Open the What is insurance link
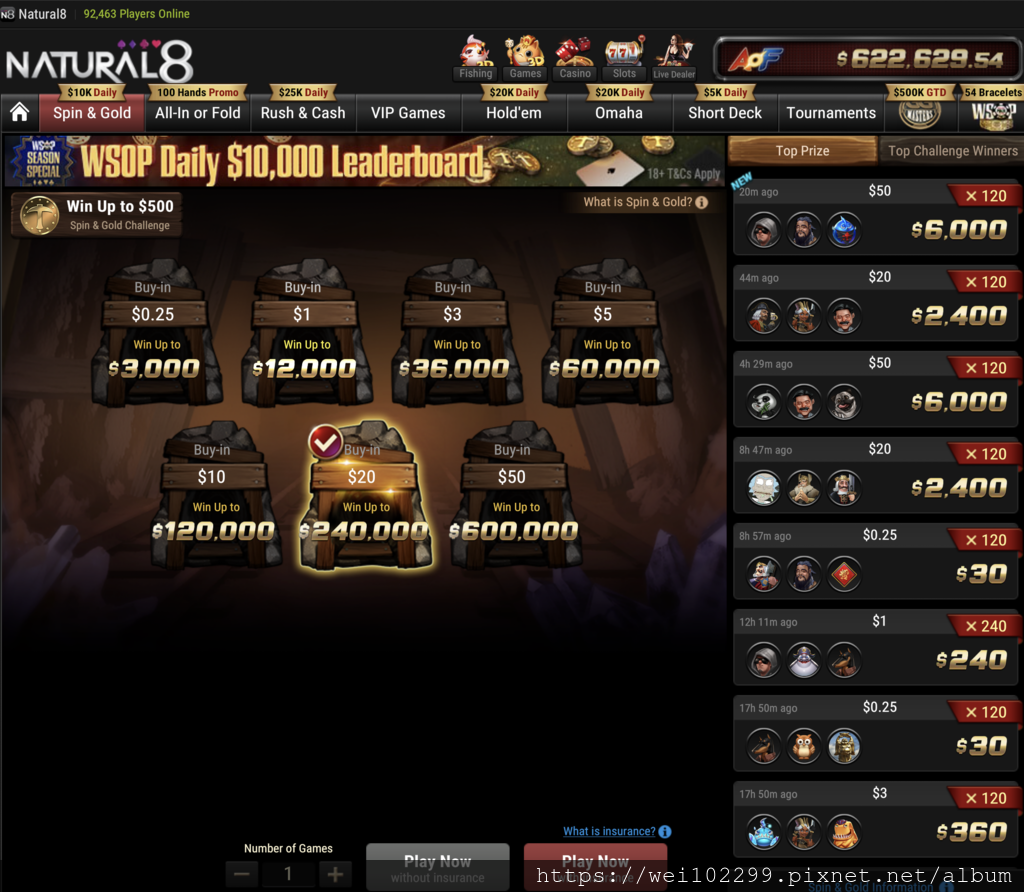The height and width of the screenshot is (892, 1024). pos(609,831)
